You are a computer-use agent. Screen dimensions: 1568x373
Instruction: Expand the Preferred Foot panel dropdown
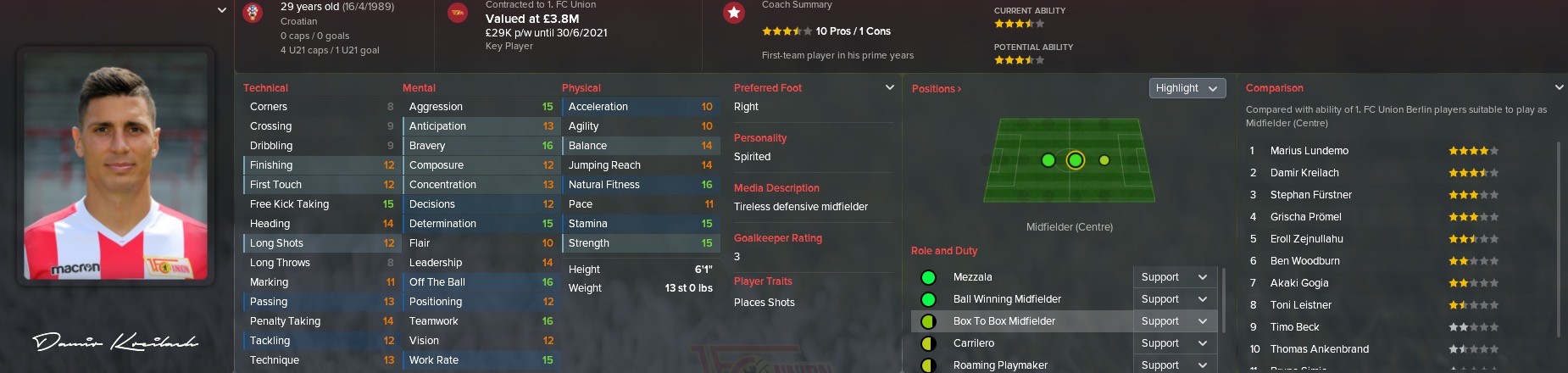pos(889,87)
